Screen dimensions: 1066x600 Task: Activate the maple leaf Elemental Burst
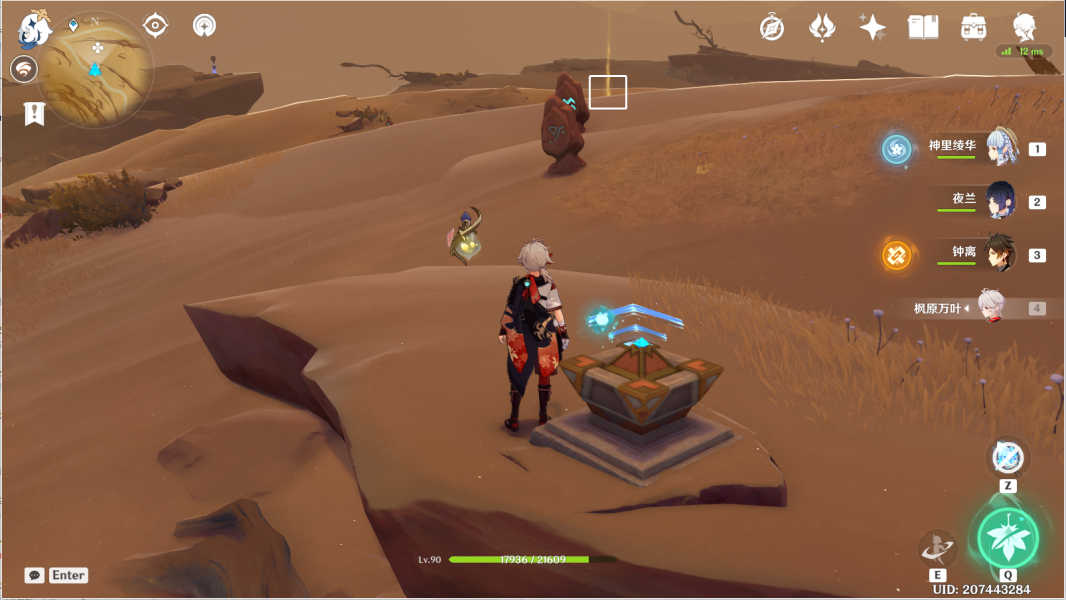(1008, 539)
